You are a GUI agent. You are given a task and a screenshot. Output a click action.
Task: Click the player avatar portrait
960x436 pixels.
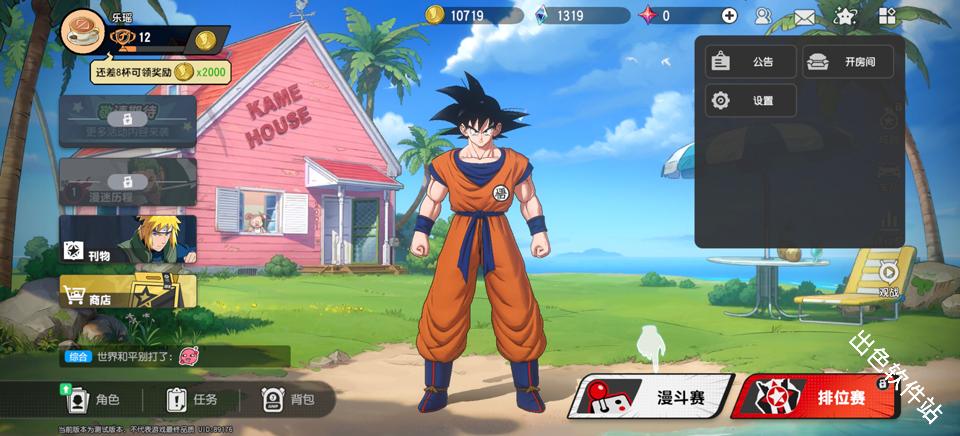coord(82,32)
